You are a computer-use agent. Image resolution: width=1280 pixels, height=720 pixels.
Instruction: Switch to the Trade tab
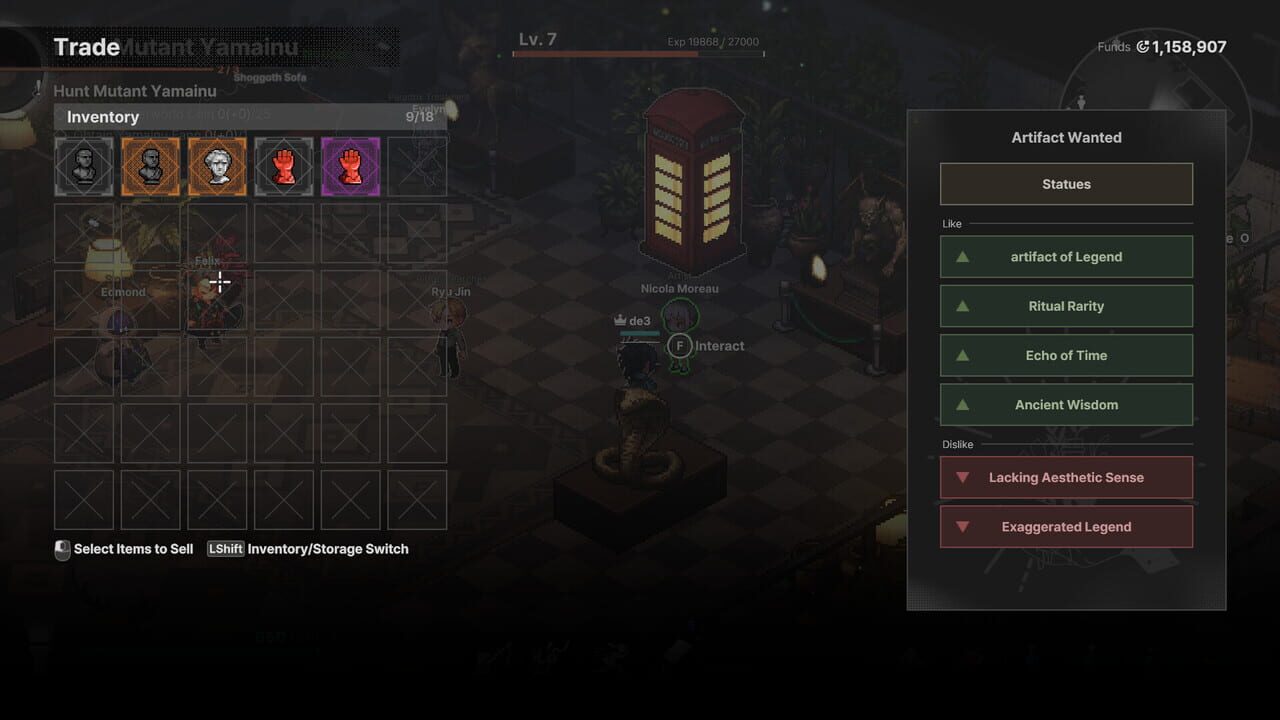[88, 47]
